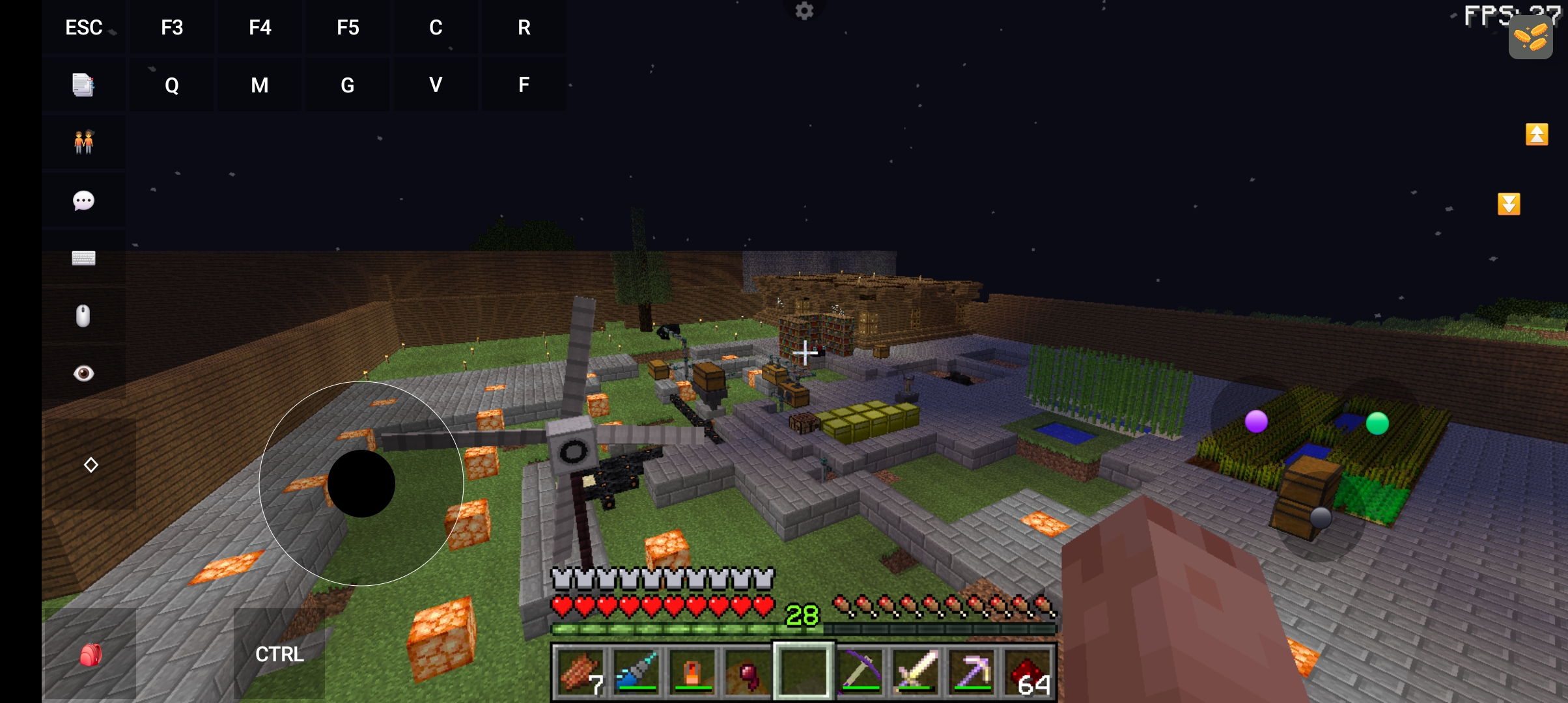Open the gear settings icon
Viewport: 1568px width, 703px height.
[805, 10]
